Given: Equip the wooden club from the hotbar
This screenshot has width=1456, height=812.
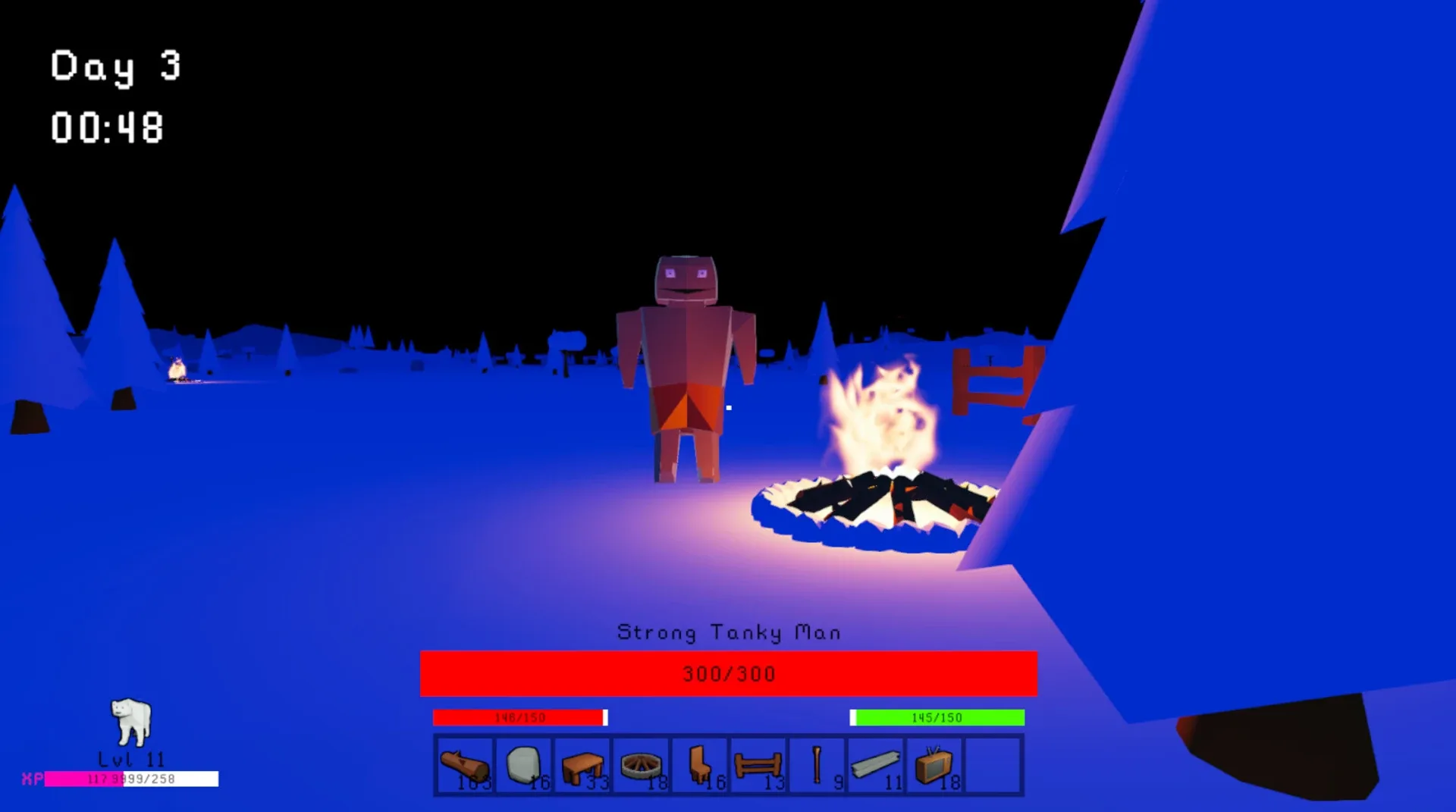Looking at the screenshot, I should click(x=817, y=764).
